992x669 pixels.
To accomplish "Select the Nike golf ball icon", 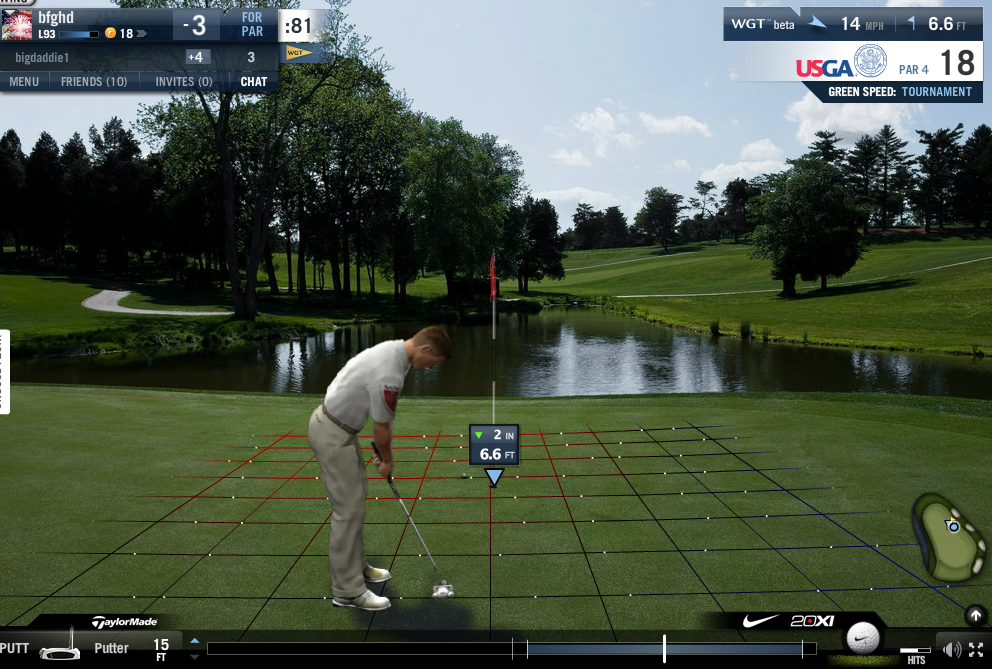I will click(862, 637).
